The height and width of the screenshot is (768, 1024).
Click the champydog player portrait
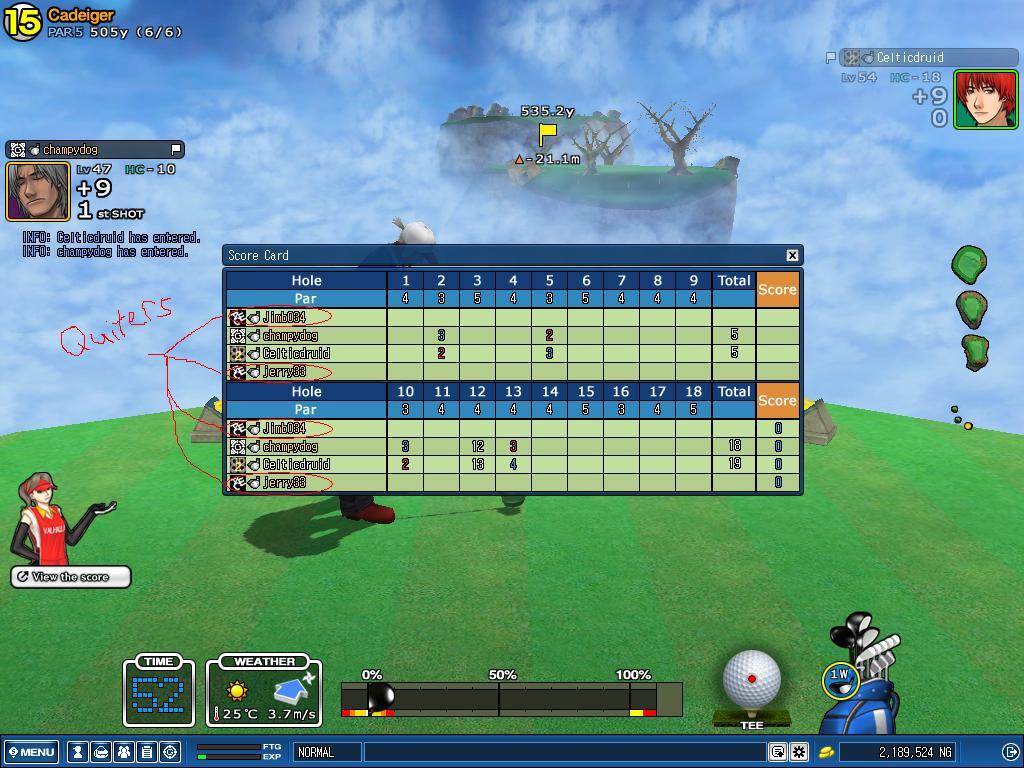[39, 191]
